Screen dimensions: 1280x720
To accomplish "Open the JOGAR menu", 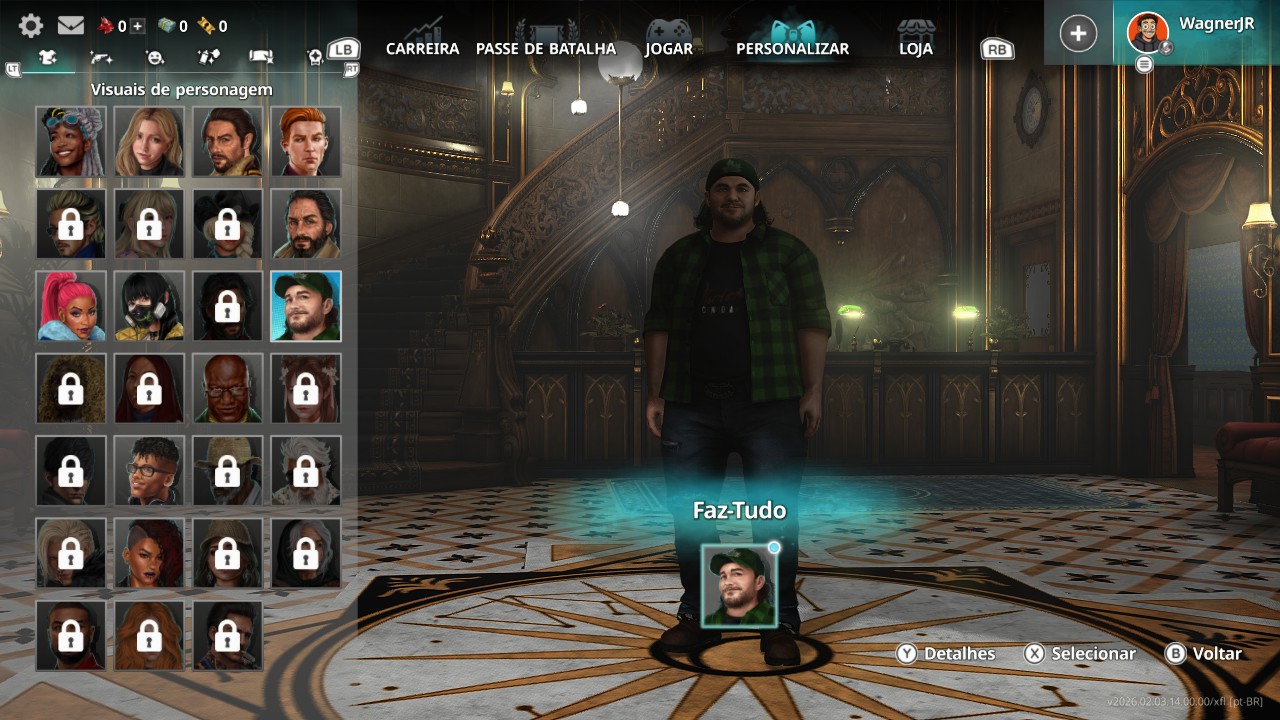I will tap(669, 48).
